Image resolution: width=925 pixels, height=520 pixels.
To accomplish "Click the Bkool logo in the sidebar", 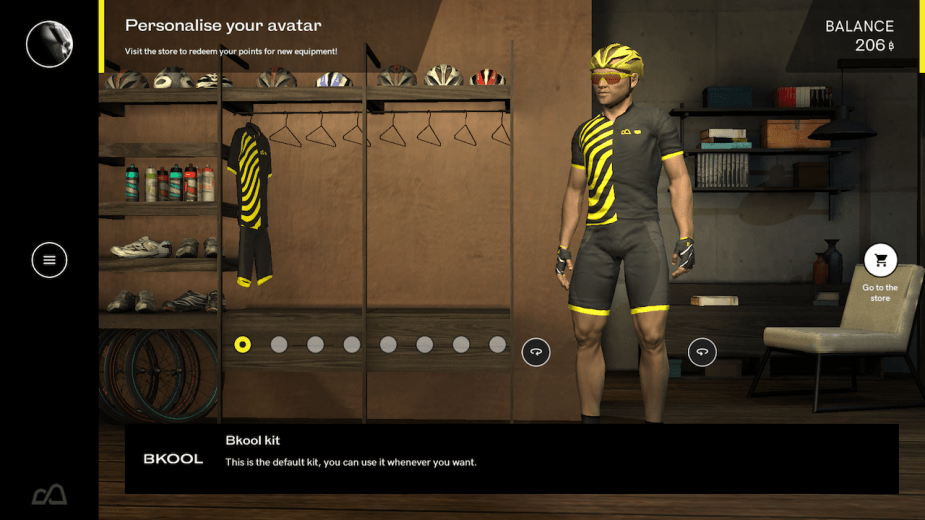I will point(49,494).
